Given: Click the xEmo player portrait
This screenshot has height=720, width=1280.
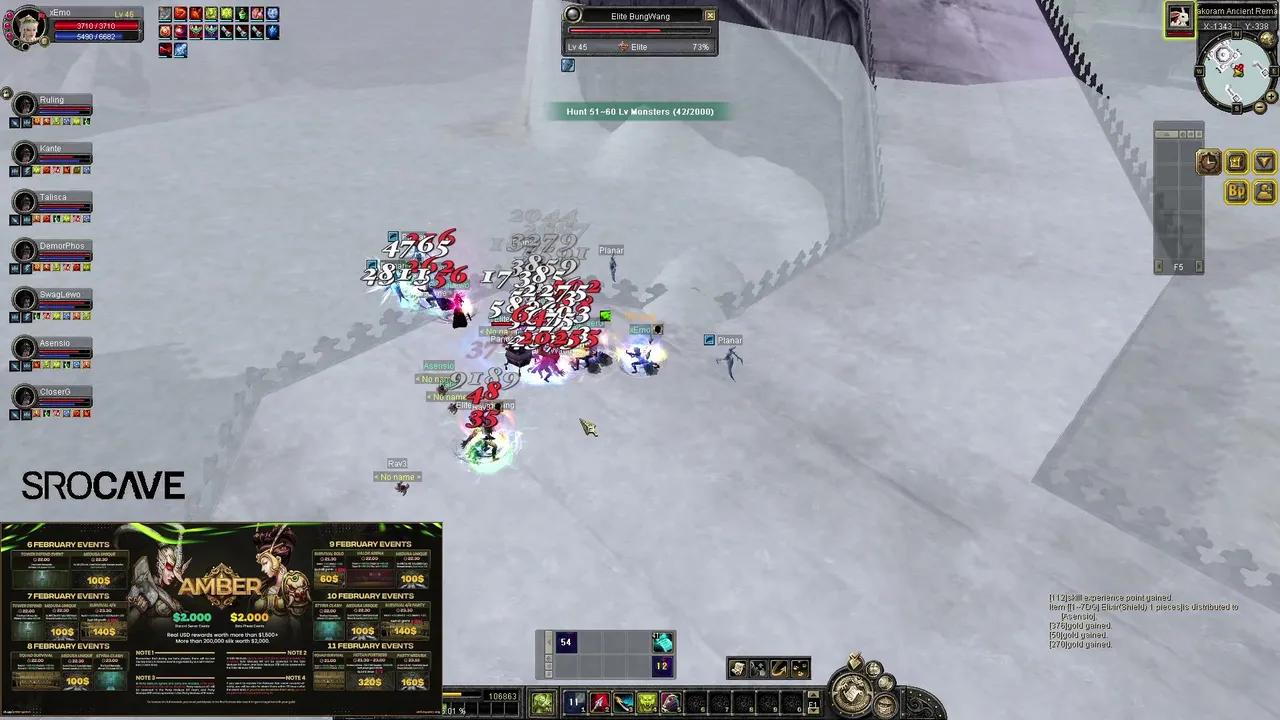Looking at the screenshot, I should coord(24,27).
